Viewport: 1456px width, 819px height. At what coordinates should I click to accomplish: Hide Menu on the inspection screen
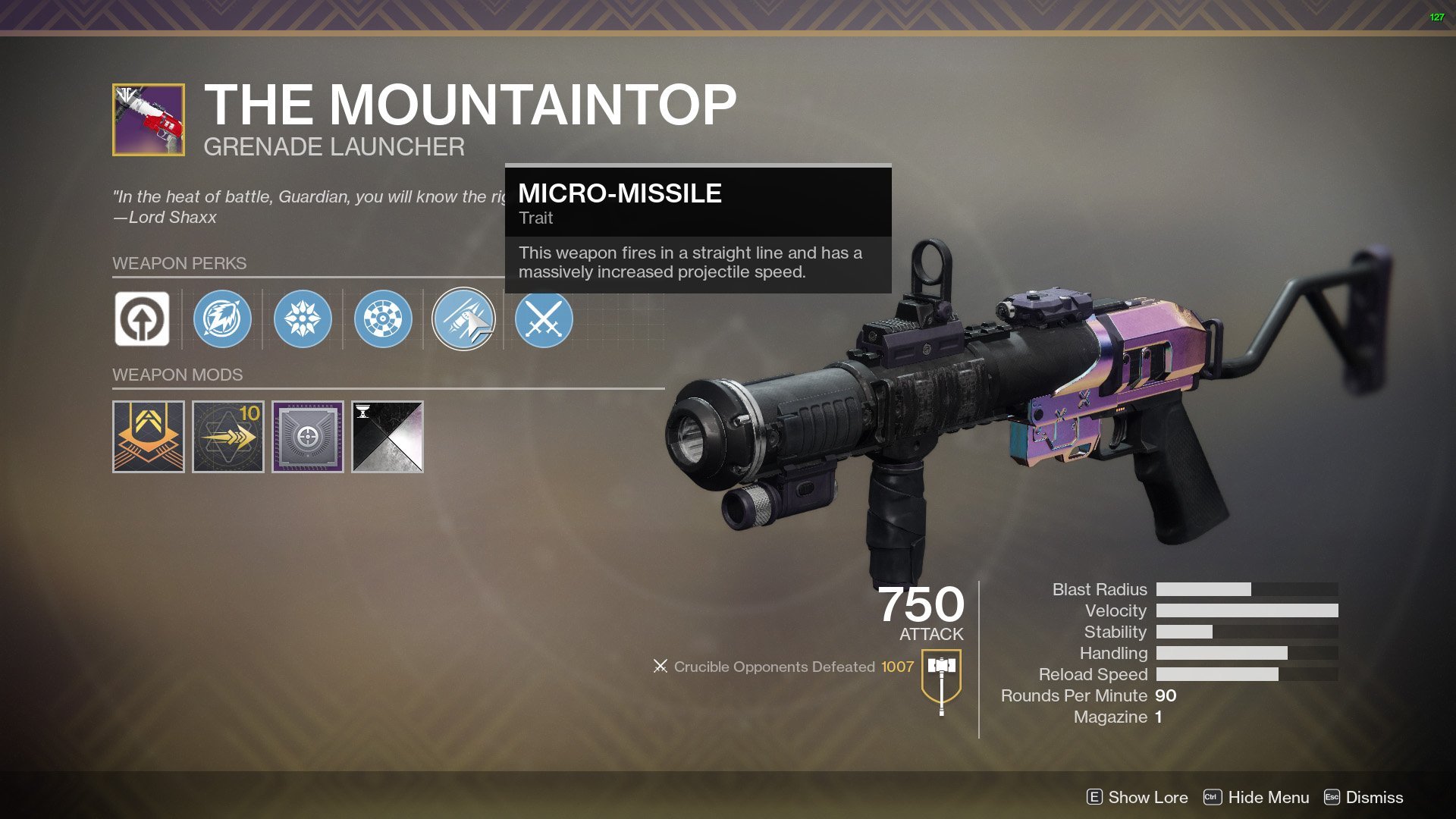pyautogui.click(x=1257, y=797)
